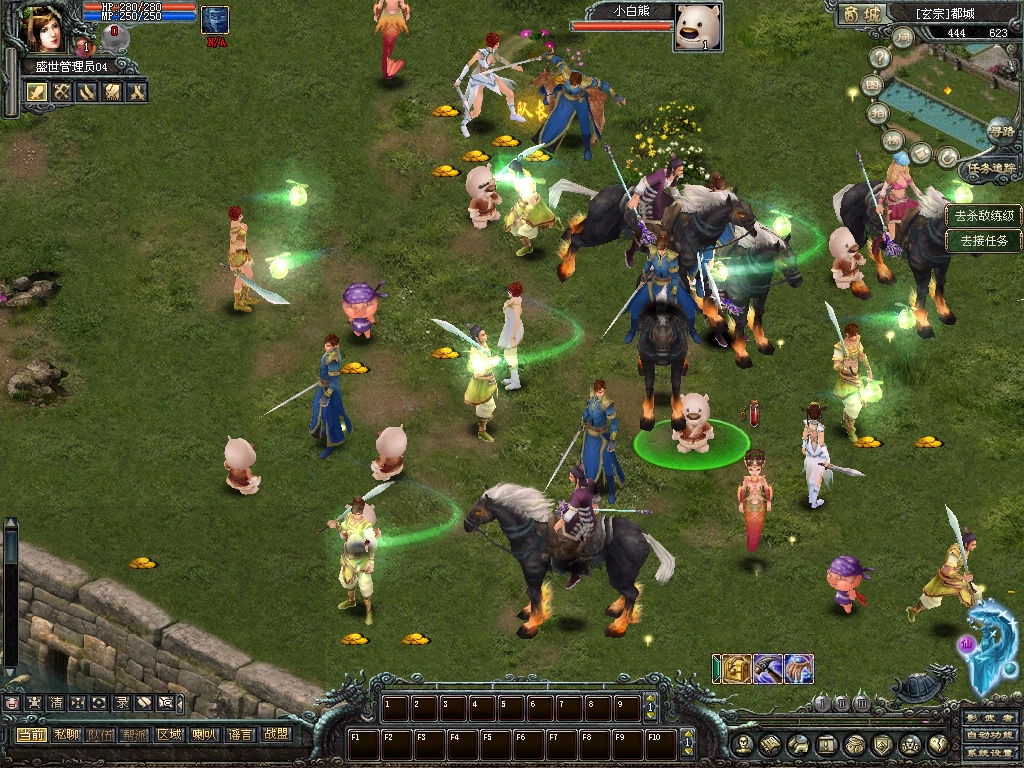Switch to hotbar page III
Image resolution: width=1024 pixels, height=768 pixels.
pyautogui.click(x=861, y=703)
